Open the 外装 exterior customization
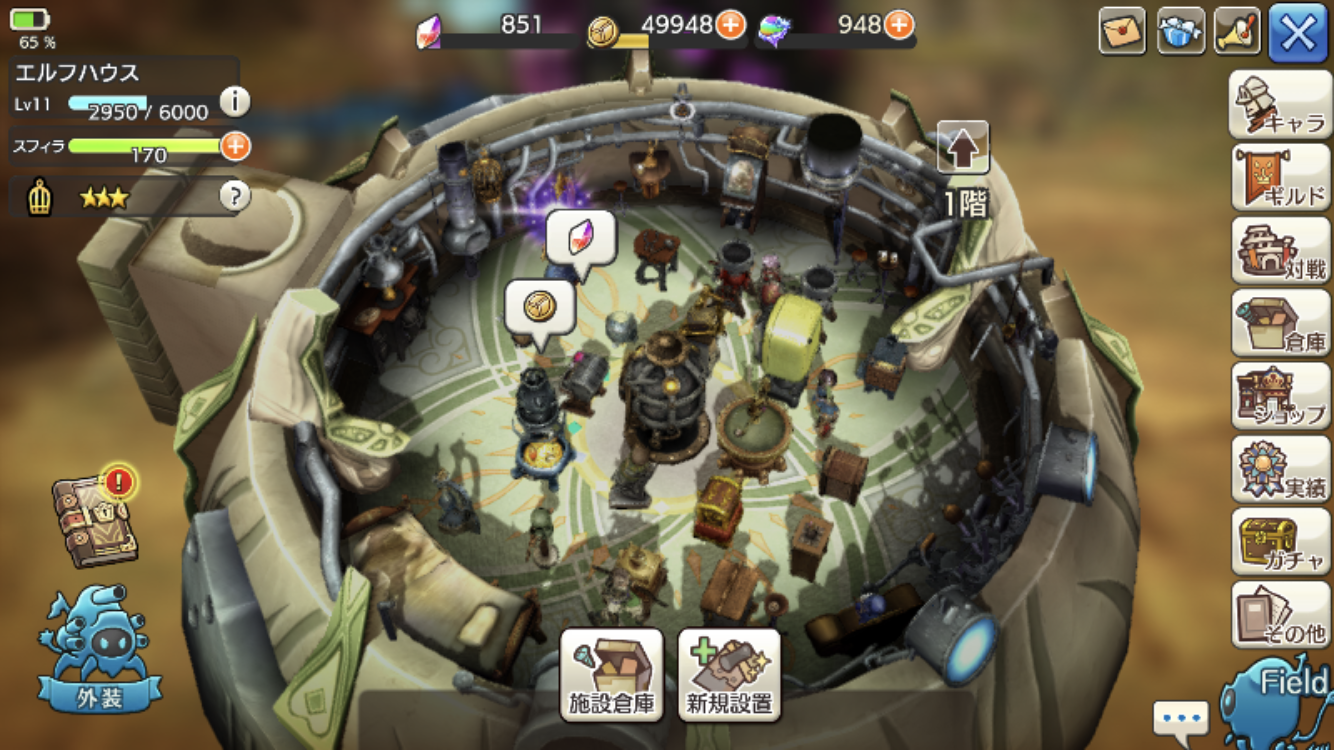The height and width of the screenshot is (750, 1334). tap(100, 650)
